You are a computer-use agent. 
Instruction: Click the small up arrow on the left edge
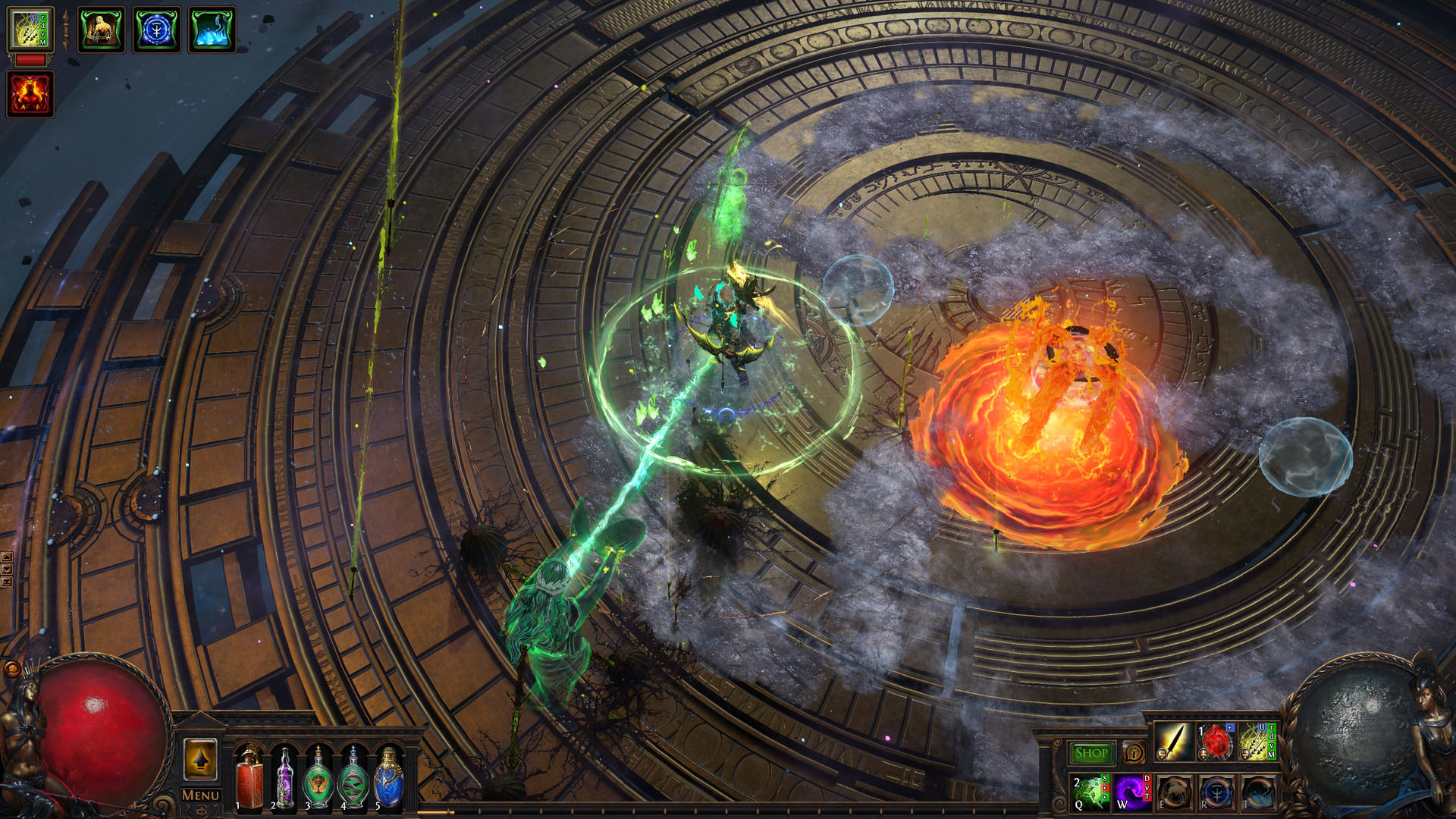click(x=7, y=557)
